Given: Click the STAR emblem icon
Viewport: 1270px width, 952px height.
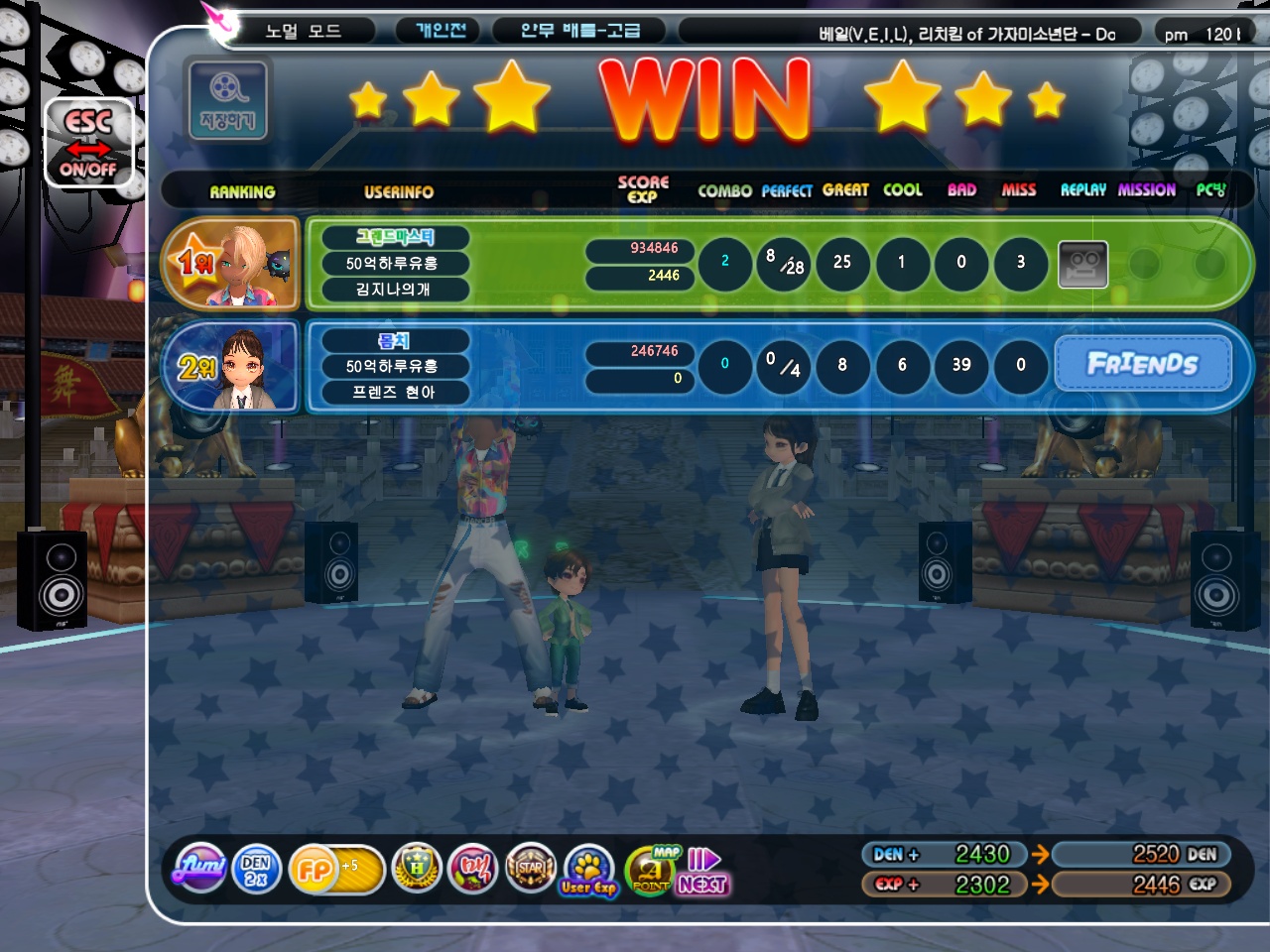Looking at the screenshot, I should pyautogui.click(x=531, y=869).
